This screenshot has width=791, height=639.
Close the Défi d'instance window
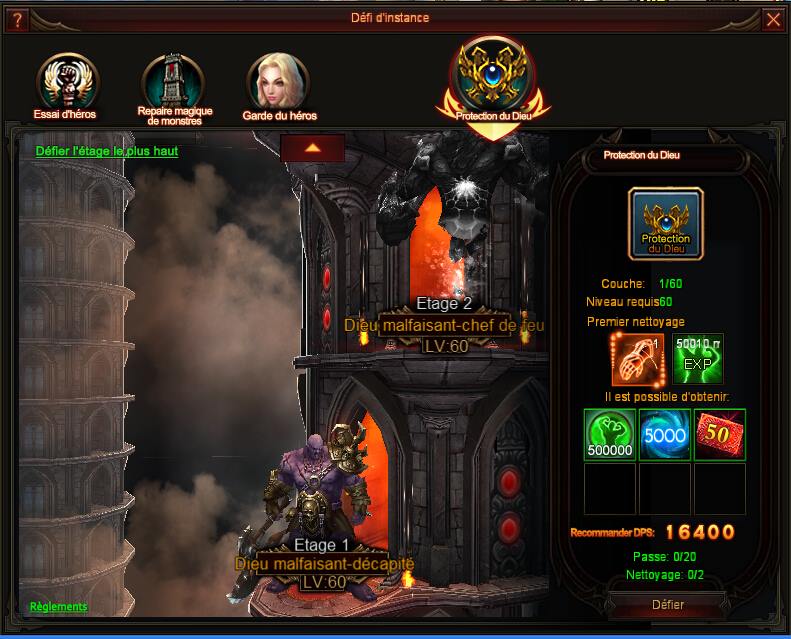[x=773, y=19]
